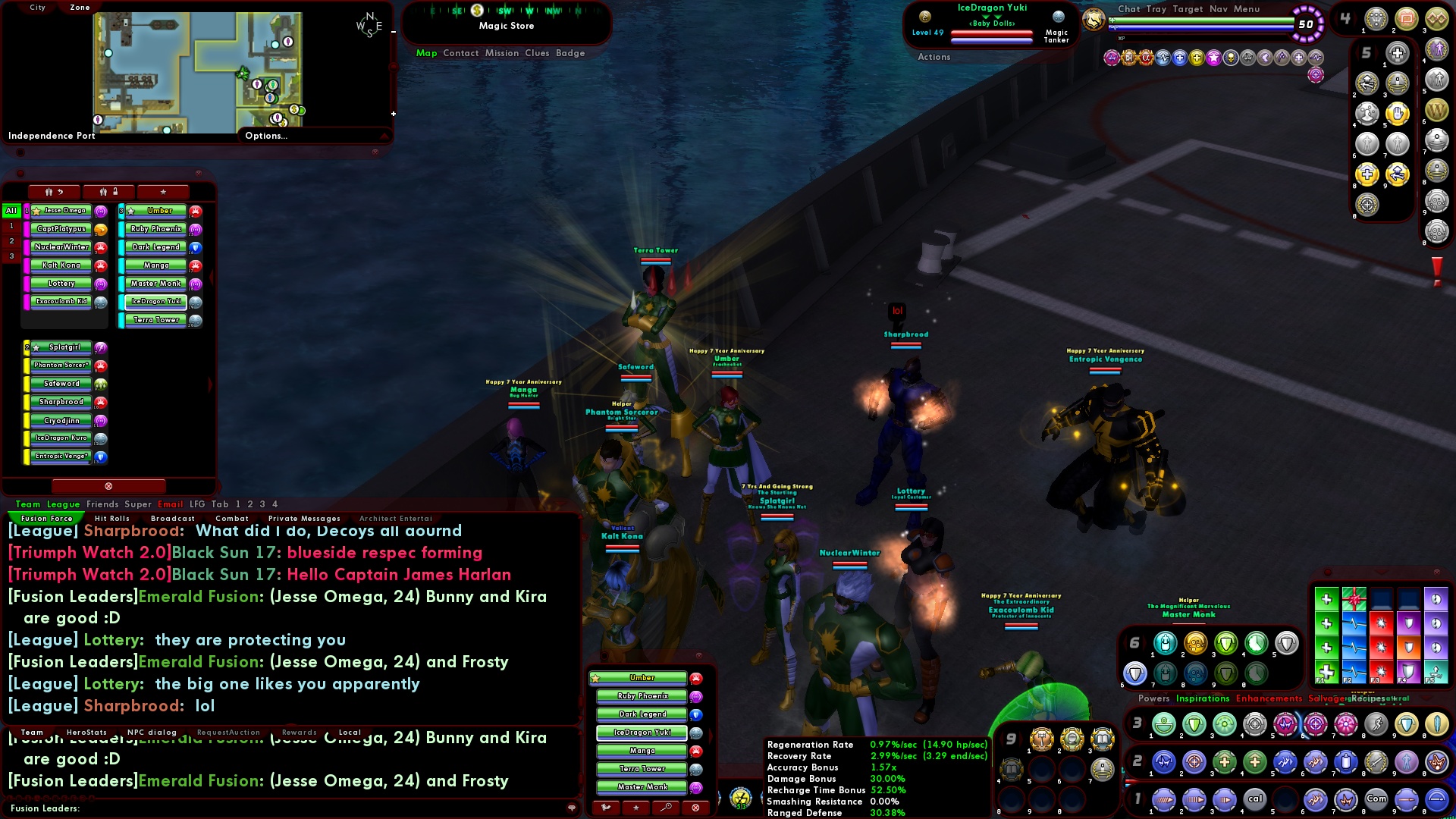Click the leader star beside Jesse Omega
This screenshot has height=819, width=1456.
(36, 212)
